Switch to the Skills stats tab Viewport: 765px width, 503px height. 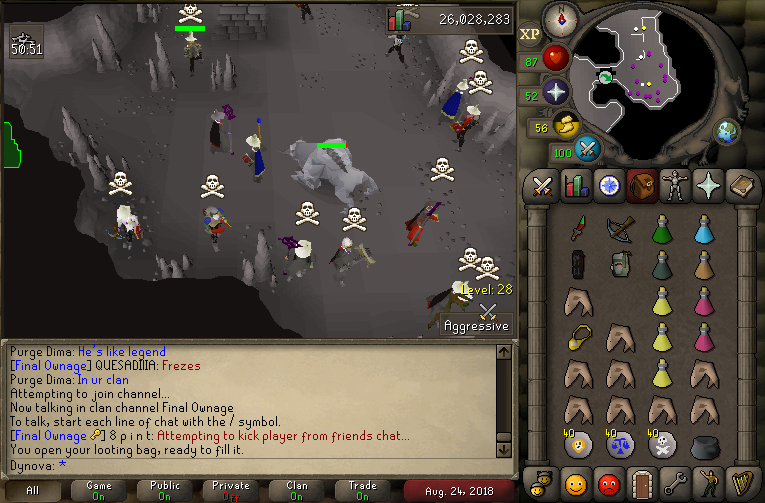(x=576, y=186)
